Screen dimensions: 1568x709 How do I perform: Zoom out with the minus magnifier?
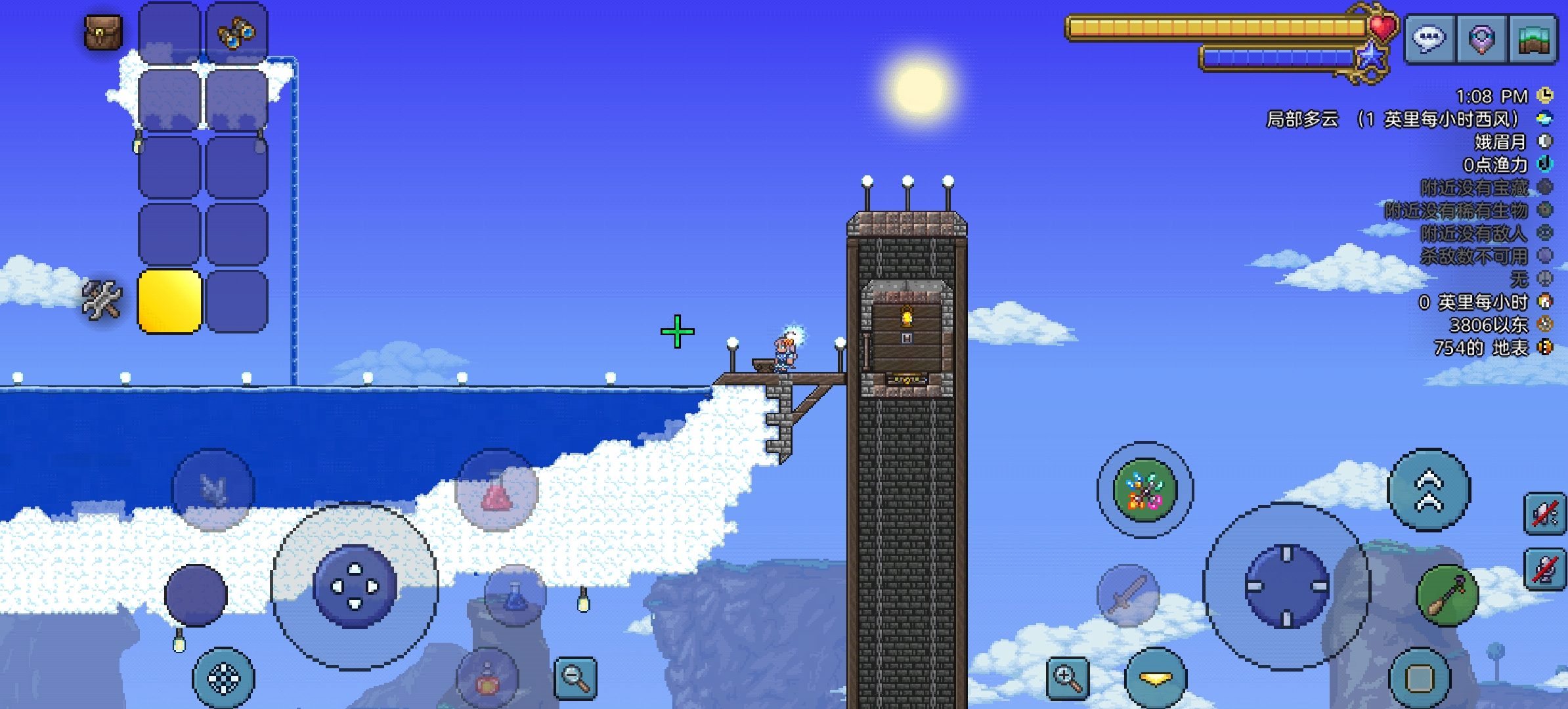point(575,677)
